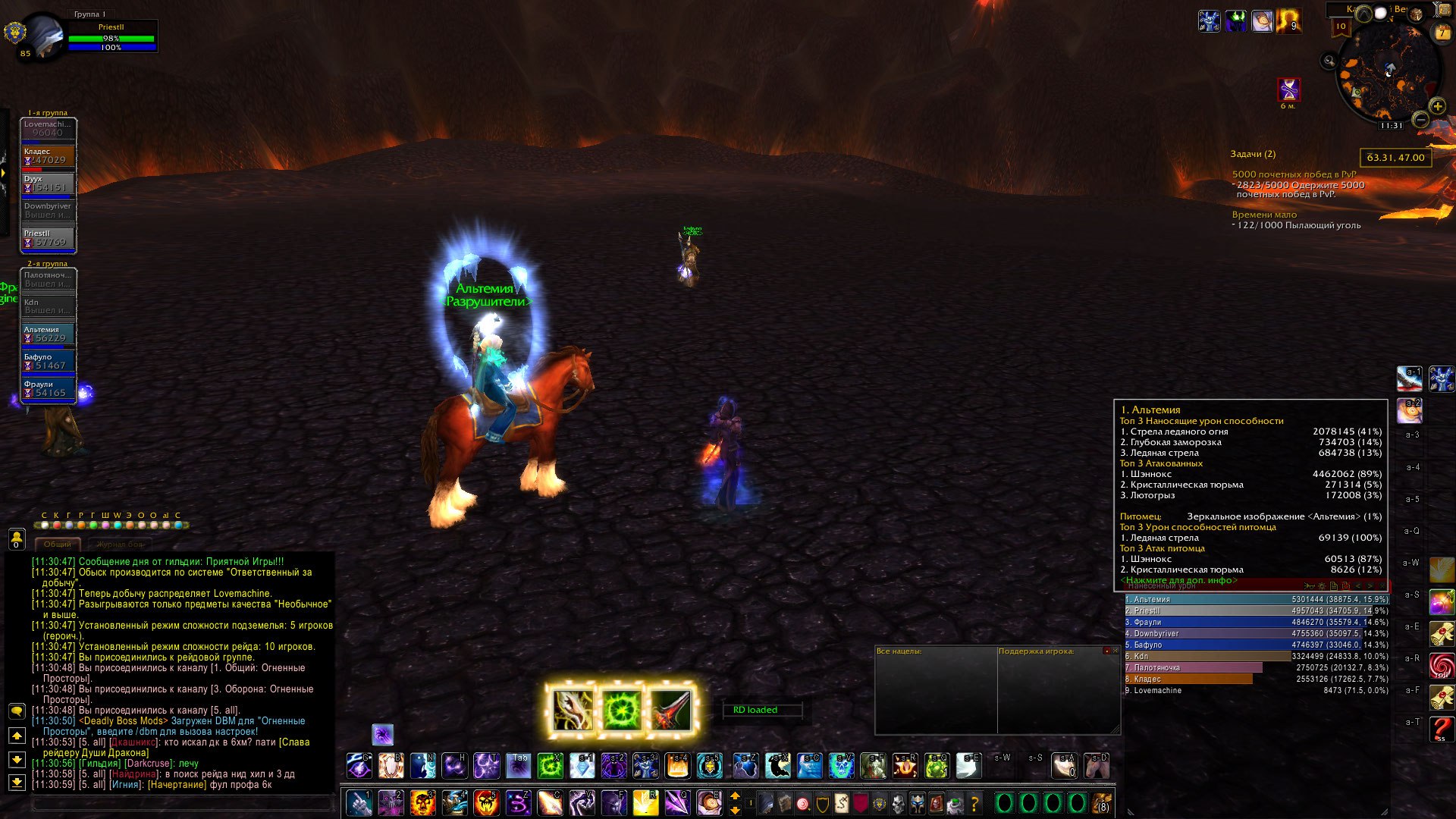Zoom in the minimap with the plus button
The width and height of the screenshot is (1456, 819).
pyautogui.click(x=1437, y=106)
